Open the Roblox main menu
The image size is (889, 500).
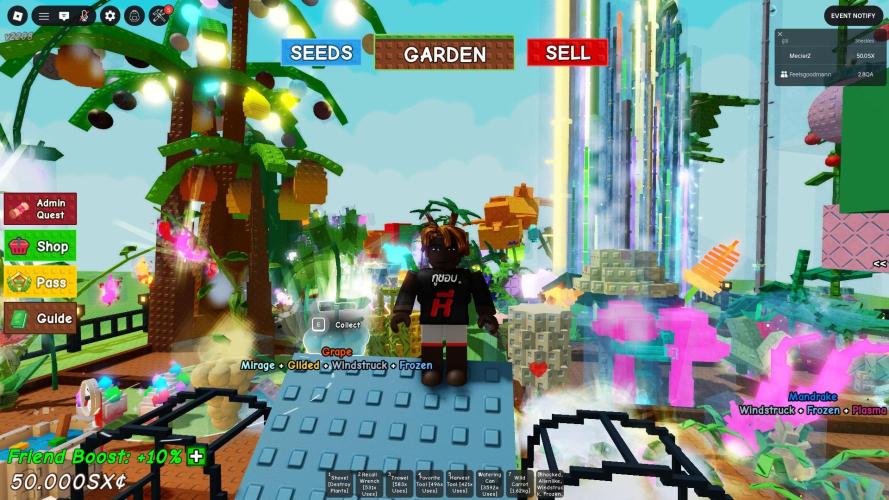pos(15,16)
